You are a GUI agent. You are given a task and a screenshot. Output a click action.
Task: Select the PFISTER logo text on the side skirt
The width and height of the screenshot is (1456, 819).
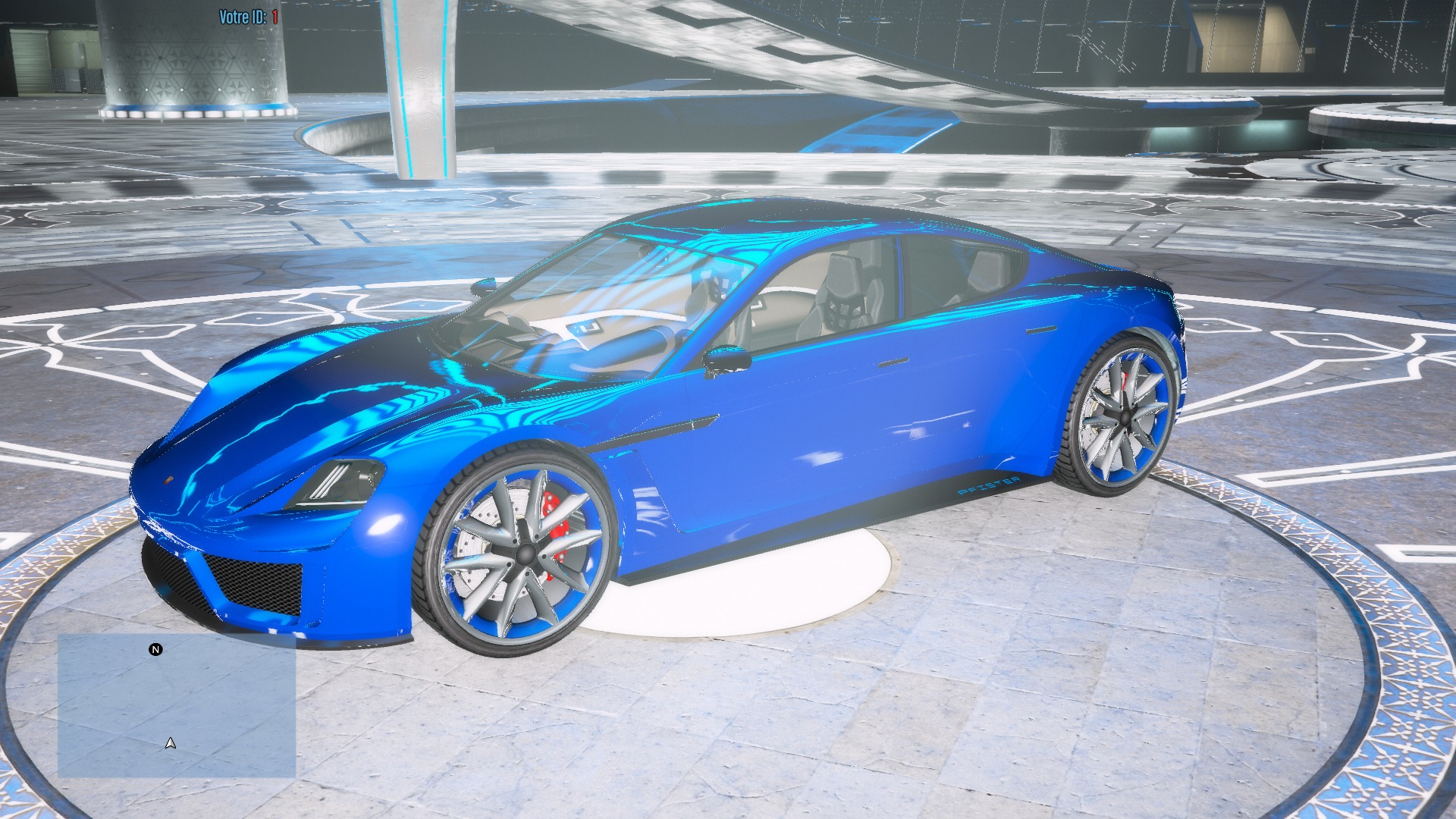[x=988, y=485]
